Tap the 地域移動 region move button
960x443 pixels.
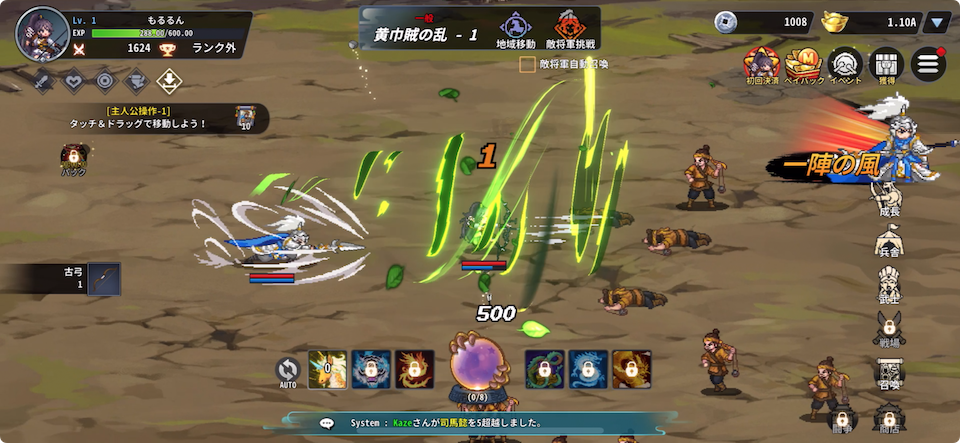(515, 29)
